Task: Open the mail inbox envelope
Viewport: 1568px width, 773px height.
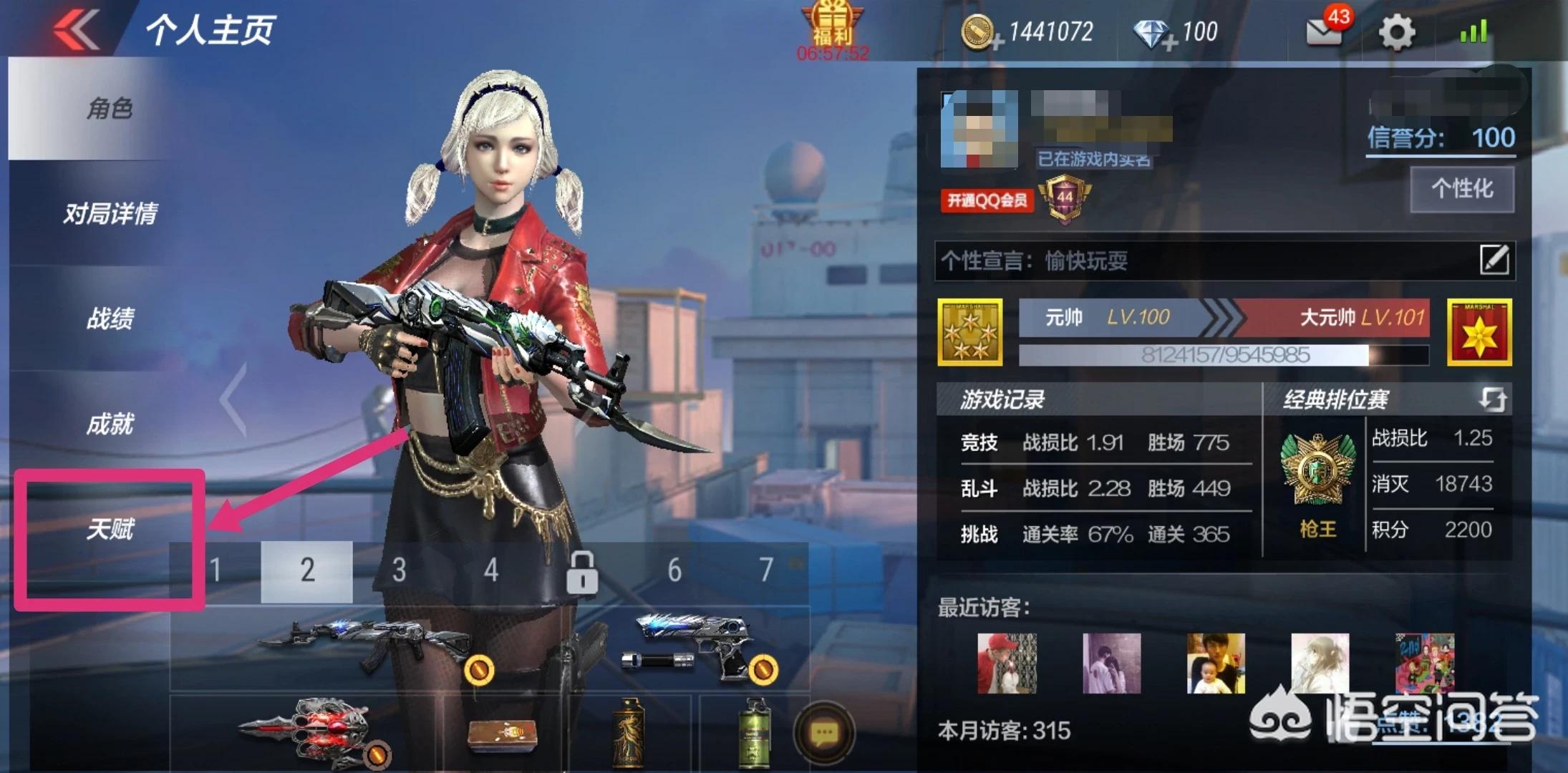Action: pos(1324,31)
